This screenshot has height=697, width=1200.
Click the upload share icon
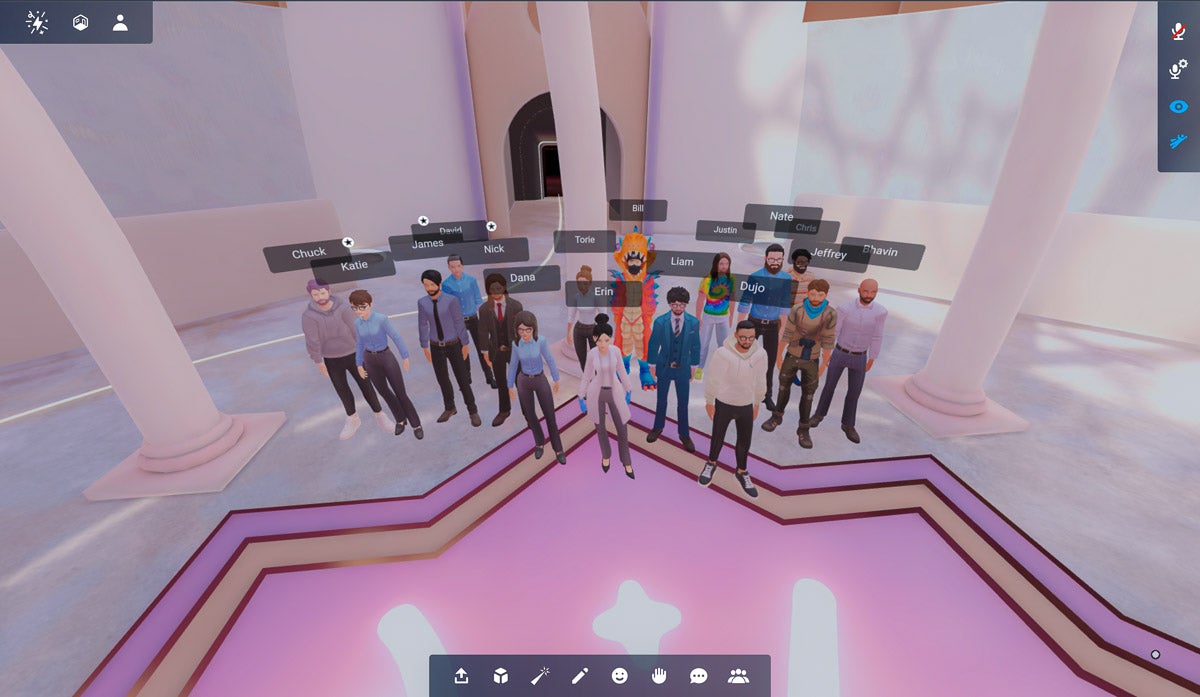coord(461,676)
